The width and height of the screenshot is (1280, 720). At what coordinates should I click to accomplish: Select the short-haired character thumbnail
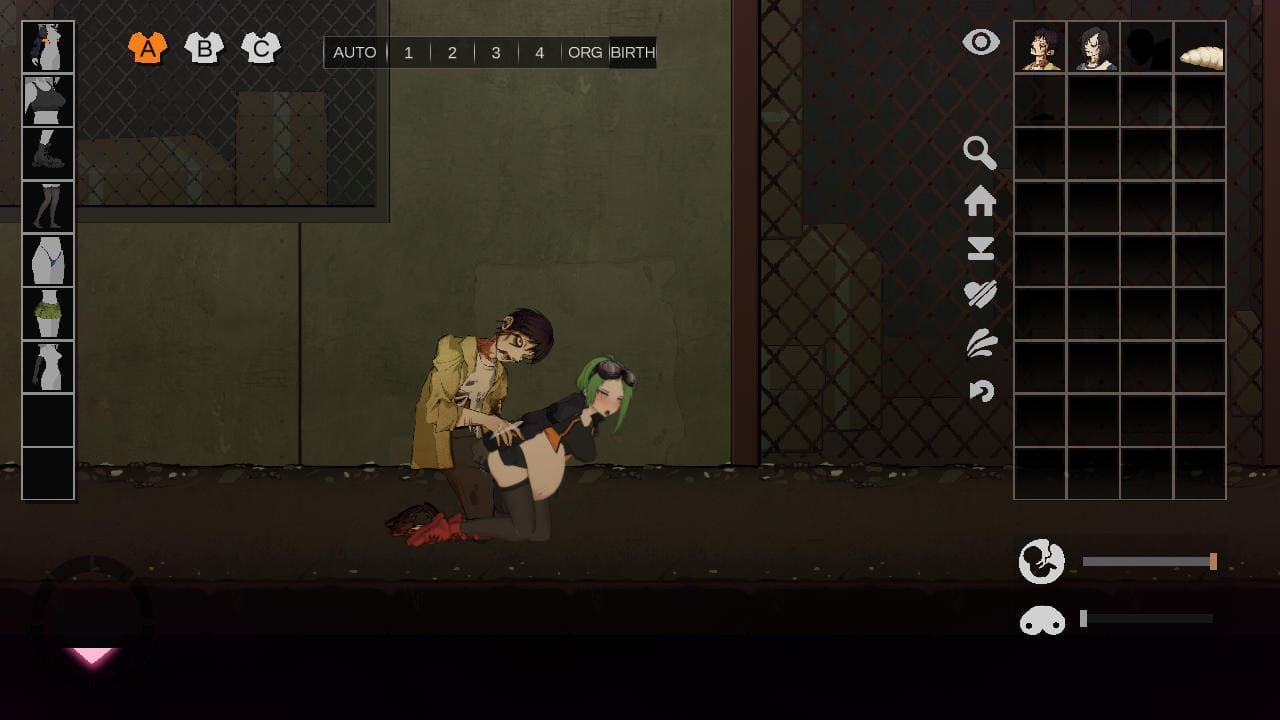pos(1040,47)
